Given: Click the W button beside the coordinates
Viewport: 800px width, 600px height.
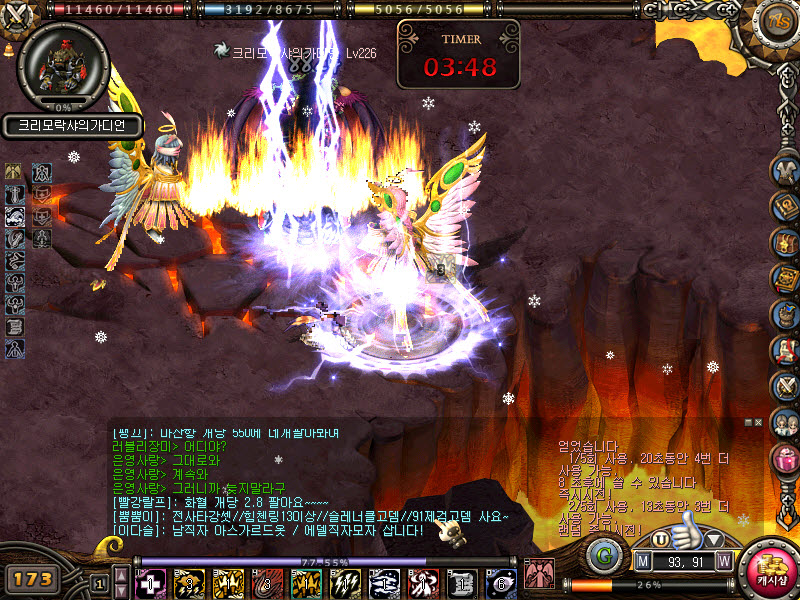Looking at the screenshot, I should point(724,563).
